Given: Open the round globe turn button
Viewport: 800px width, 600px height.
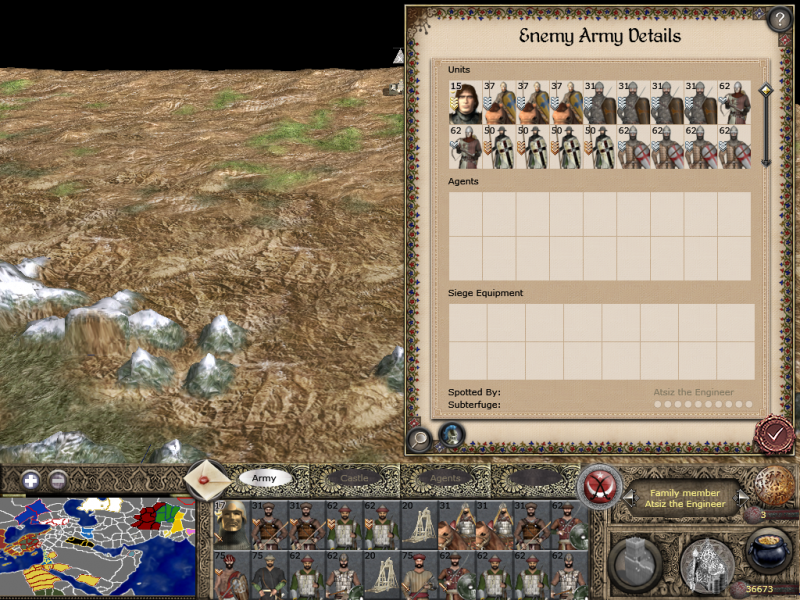Looking at the screenshot, I should (x=774, y=486).
